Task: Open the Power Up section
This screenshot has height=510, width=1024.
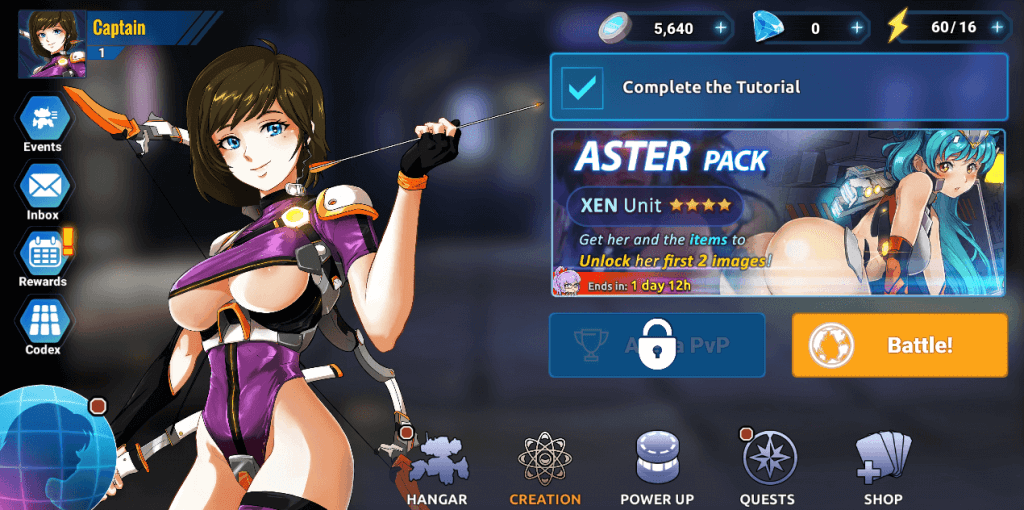Action: 657,470
